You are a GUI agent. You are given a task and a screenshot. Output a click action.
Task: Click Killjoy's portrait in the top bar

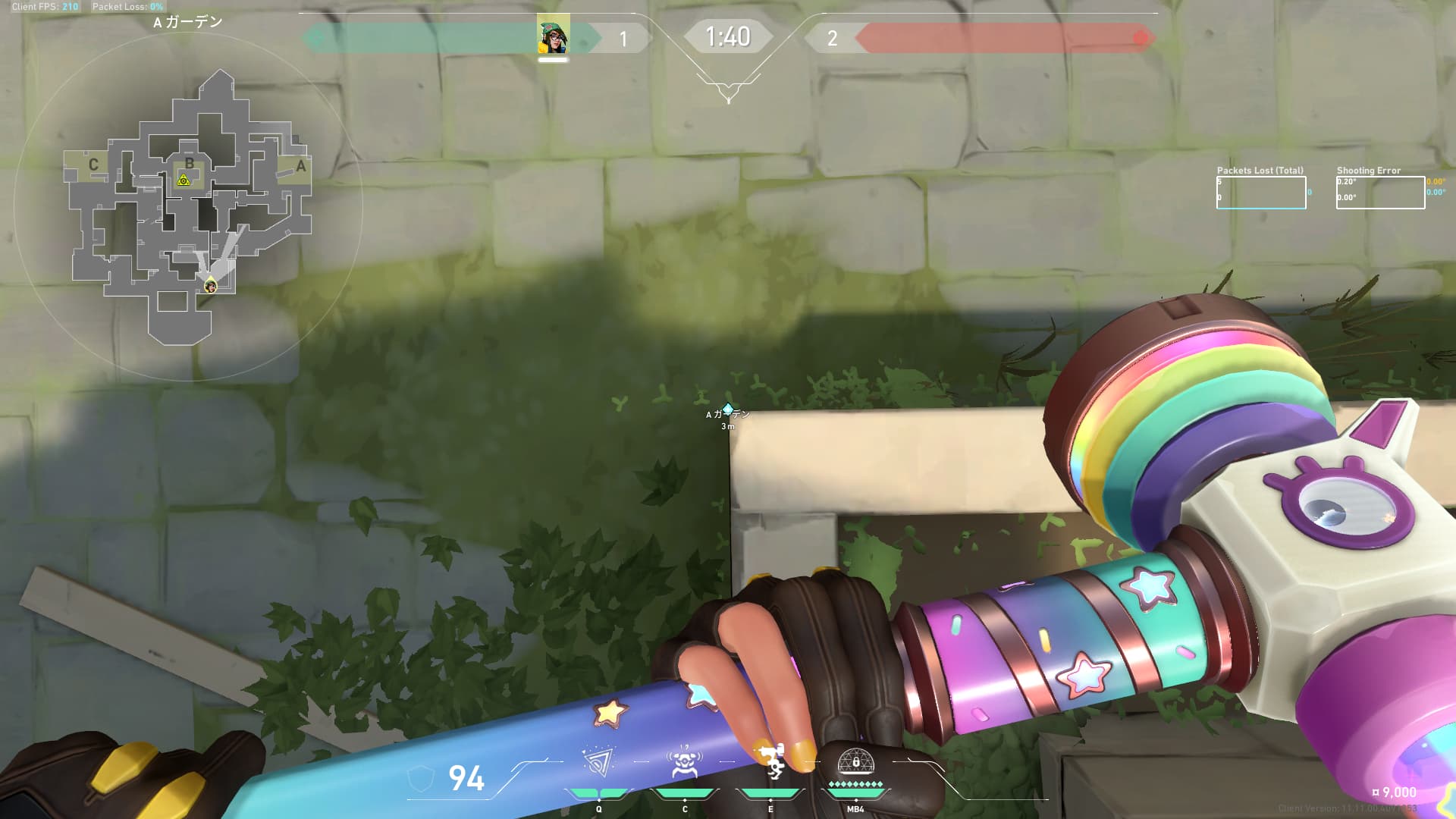click(553, 36)
